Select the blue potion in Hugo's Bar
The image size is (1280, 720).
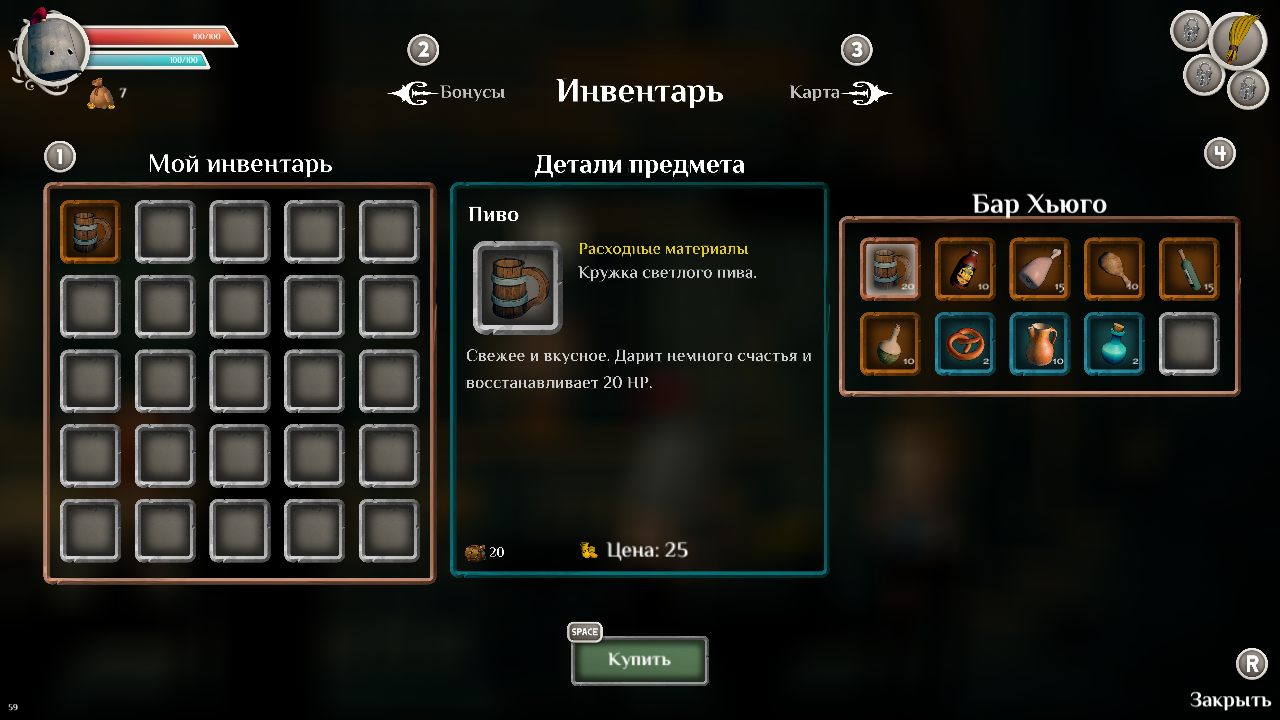[1114, 343]
